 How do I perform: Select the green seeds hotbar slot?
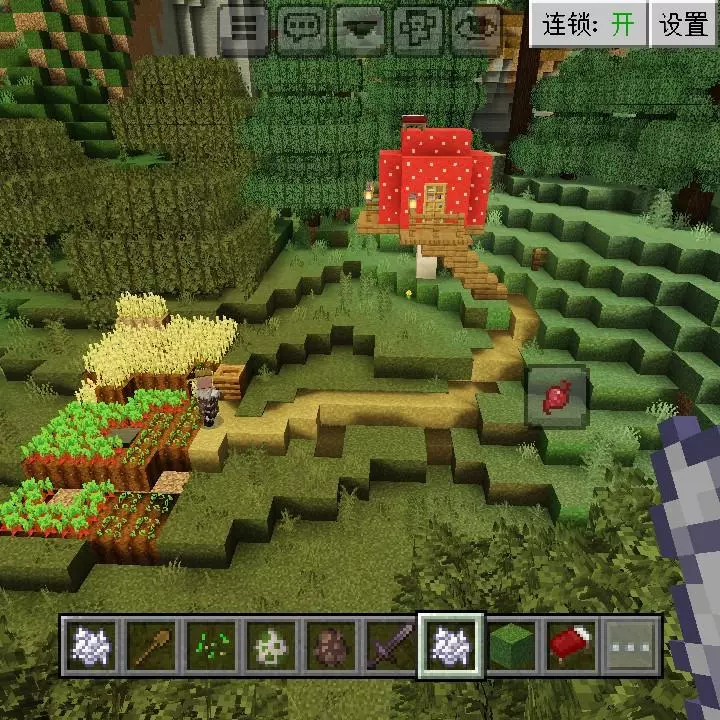pos(211,645)
